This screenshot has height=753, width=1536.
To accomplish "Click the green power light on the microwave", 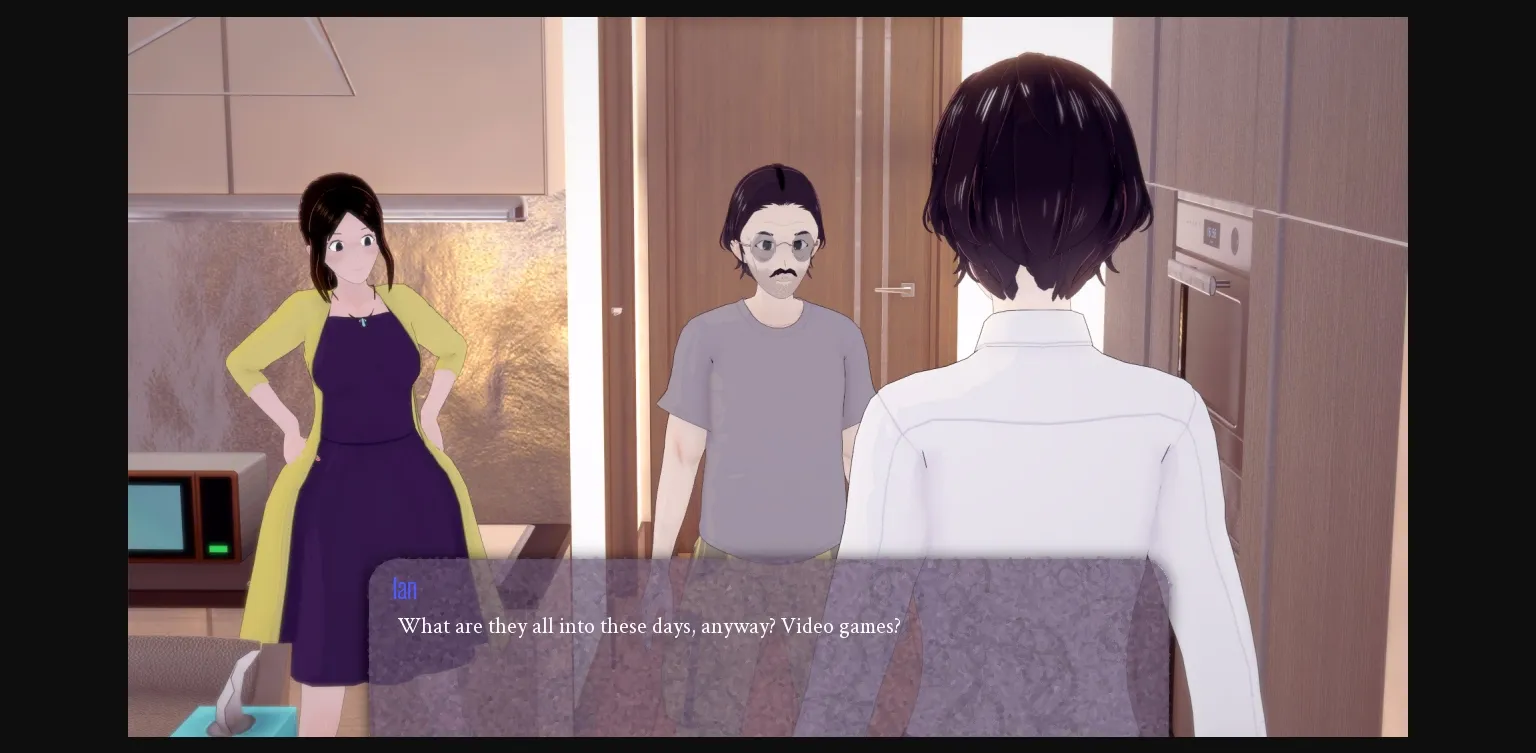I will click(219, 549).
